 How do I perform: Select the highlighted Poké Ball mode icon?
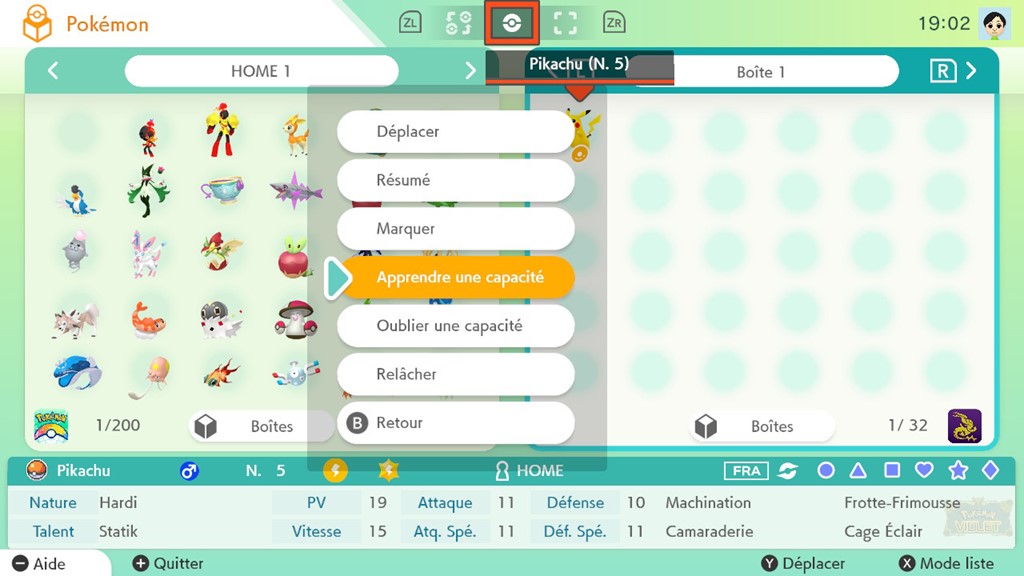[512, 23]
